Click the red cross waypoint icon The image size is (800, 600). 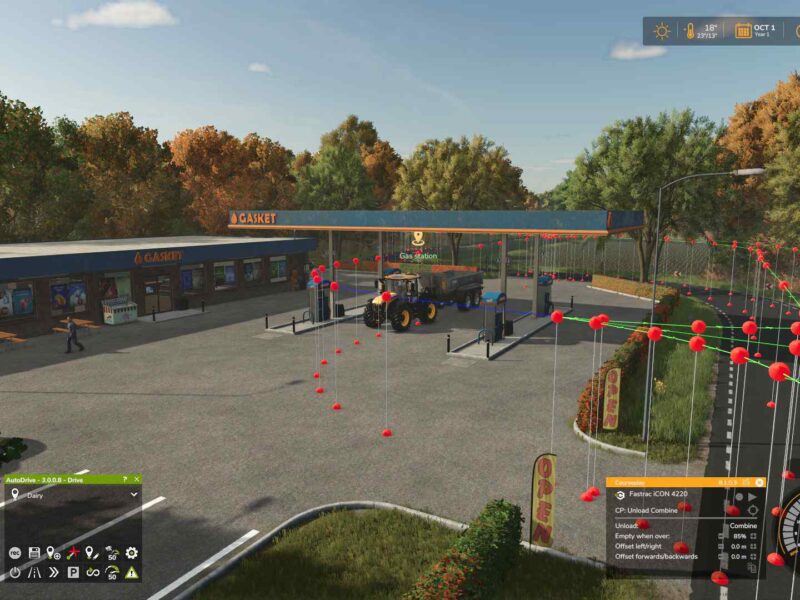pos(73,553)
